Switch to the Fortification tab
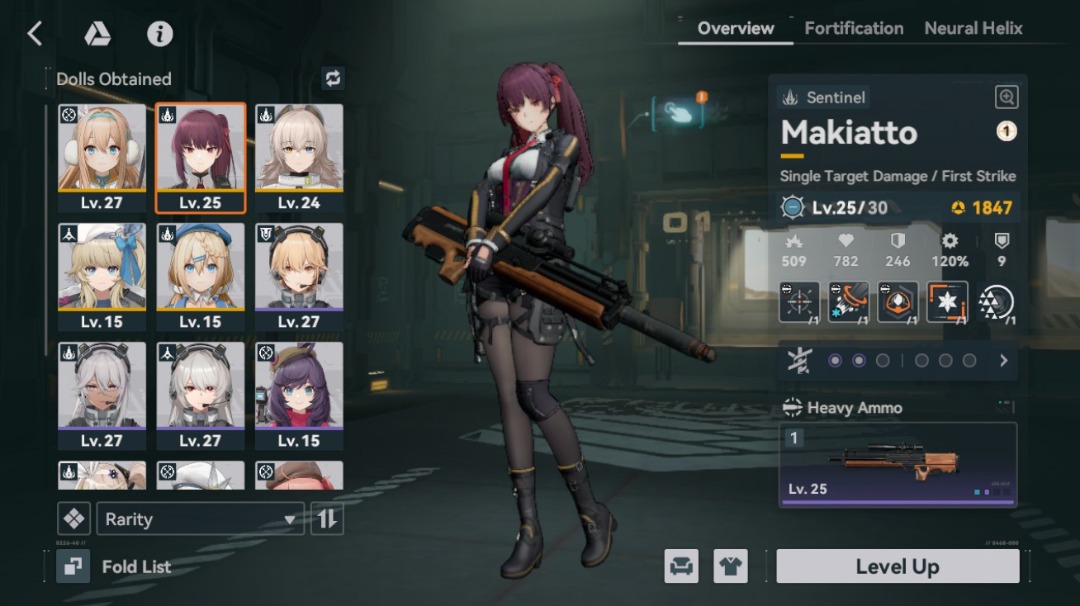Screen dimensions: 1080x606 [853, 28]
